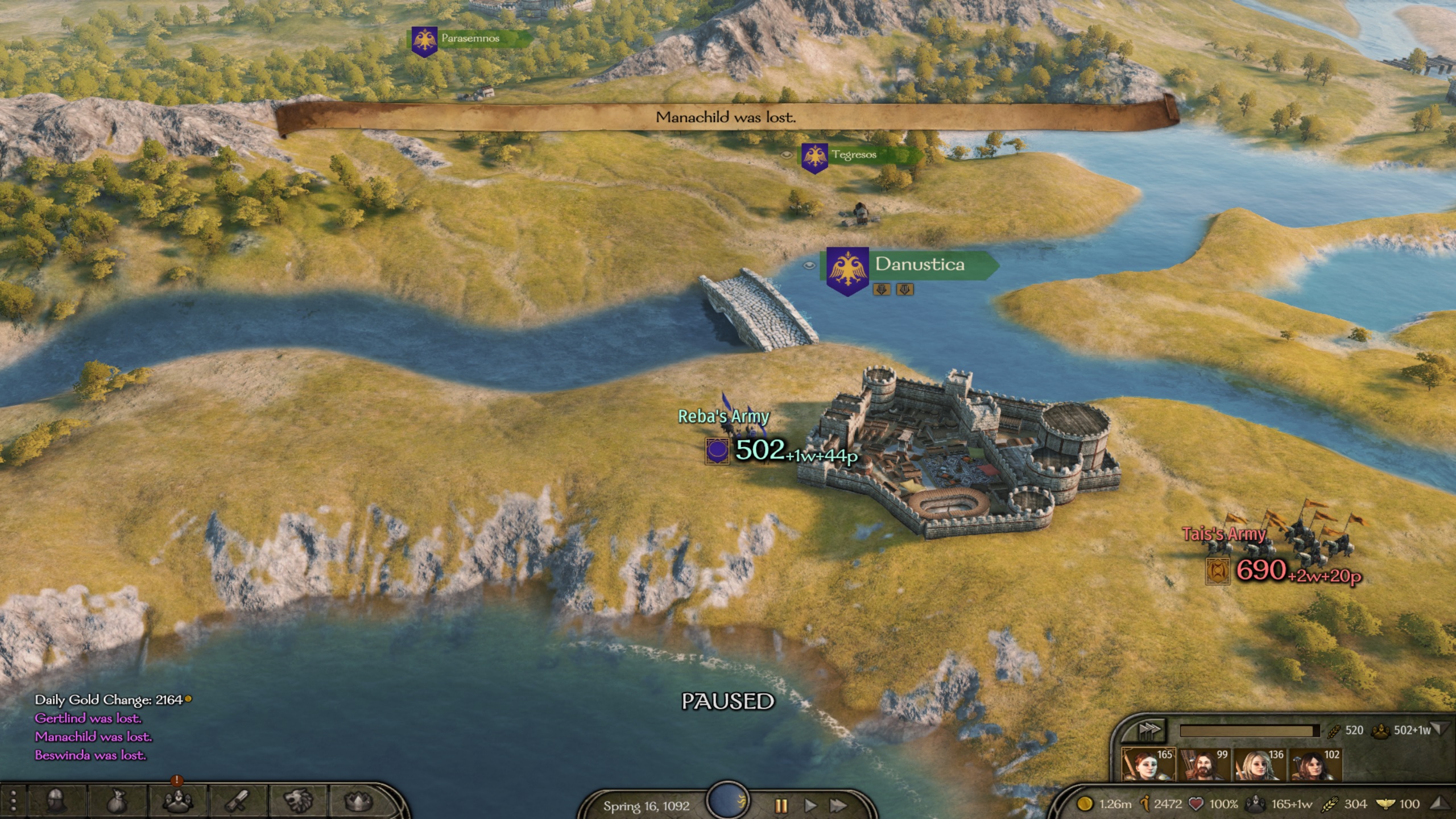Toggle the eye tracker beside Danustica
Viewport: 1456px width, 819px height.
click(x=809, y=265)
